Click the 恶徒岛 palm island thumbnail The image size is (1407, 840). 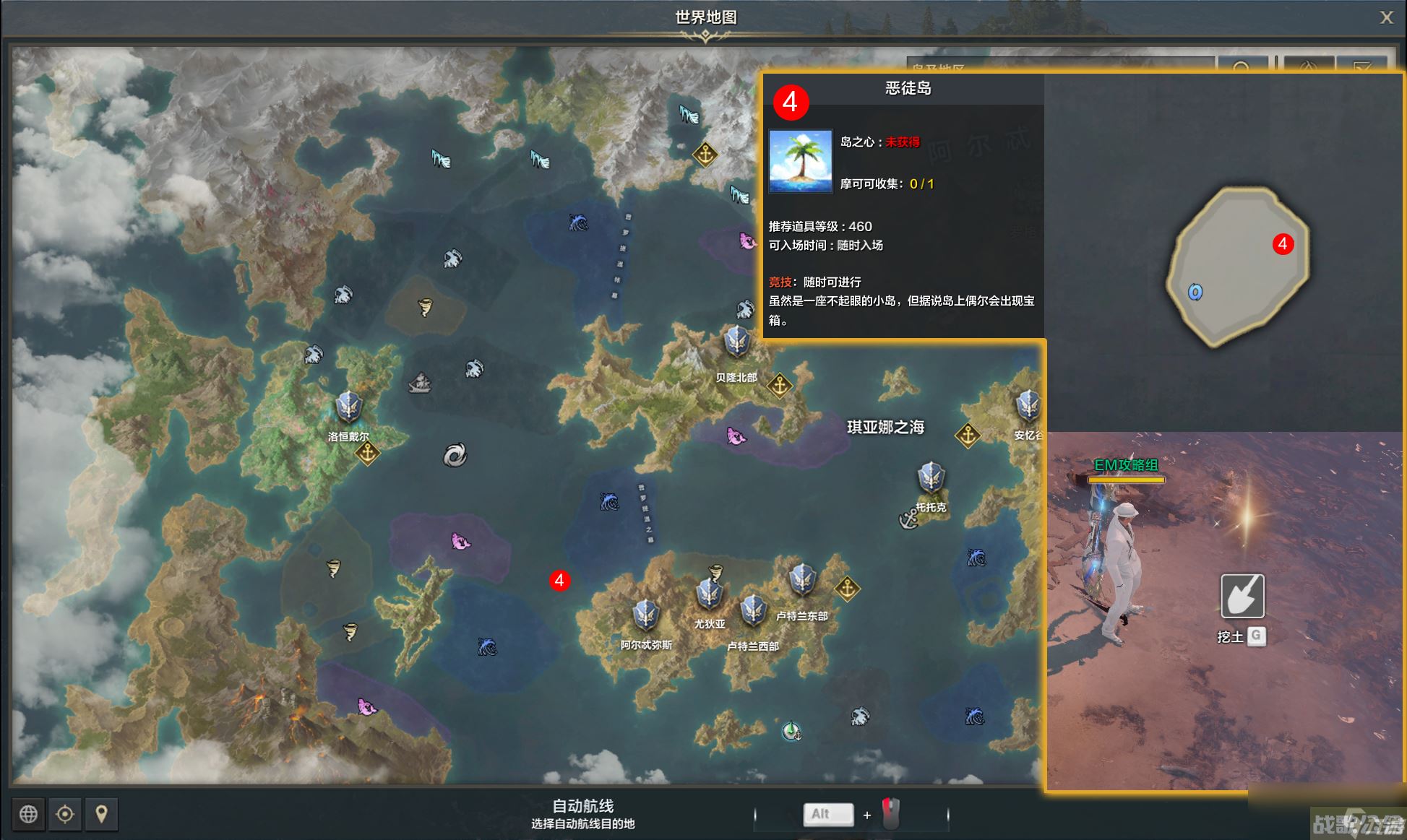tap(800, 160)
